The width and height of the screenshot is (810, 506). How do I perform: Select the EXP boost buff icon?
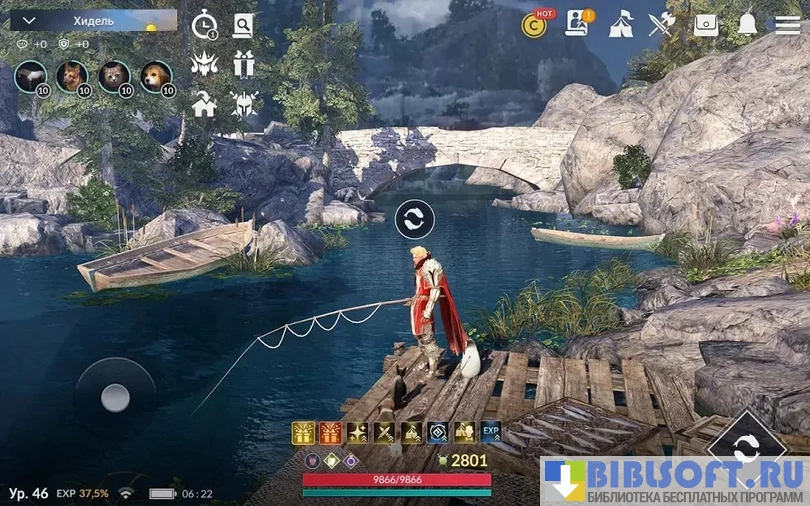(491, 432)
